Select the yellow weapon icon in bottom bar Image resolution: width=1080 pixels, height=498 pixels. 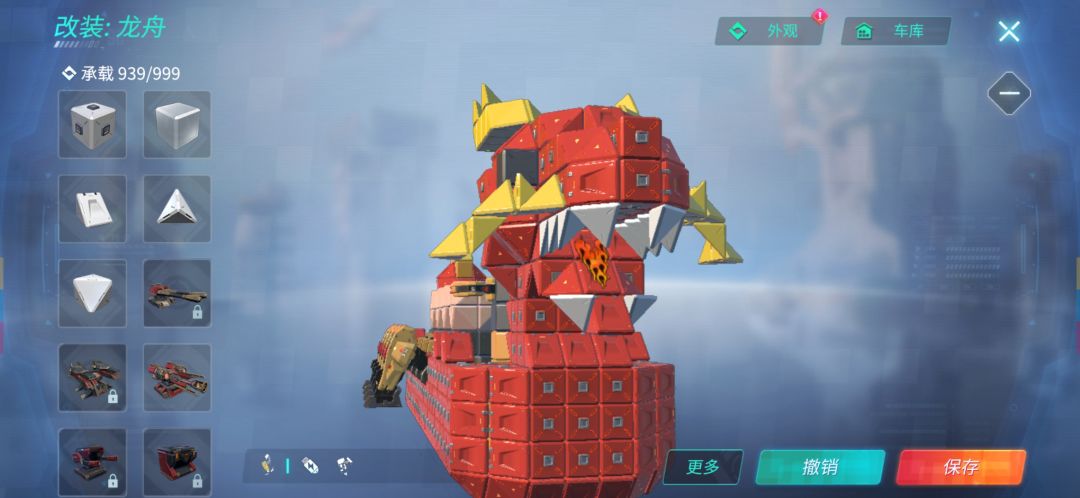pos(269,465)
